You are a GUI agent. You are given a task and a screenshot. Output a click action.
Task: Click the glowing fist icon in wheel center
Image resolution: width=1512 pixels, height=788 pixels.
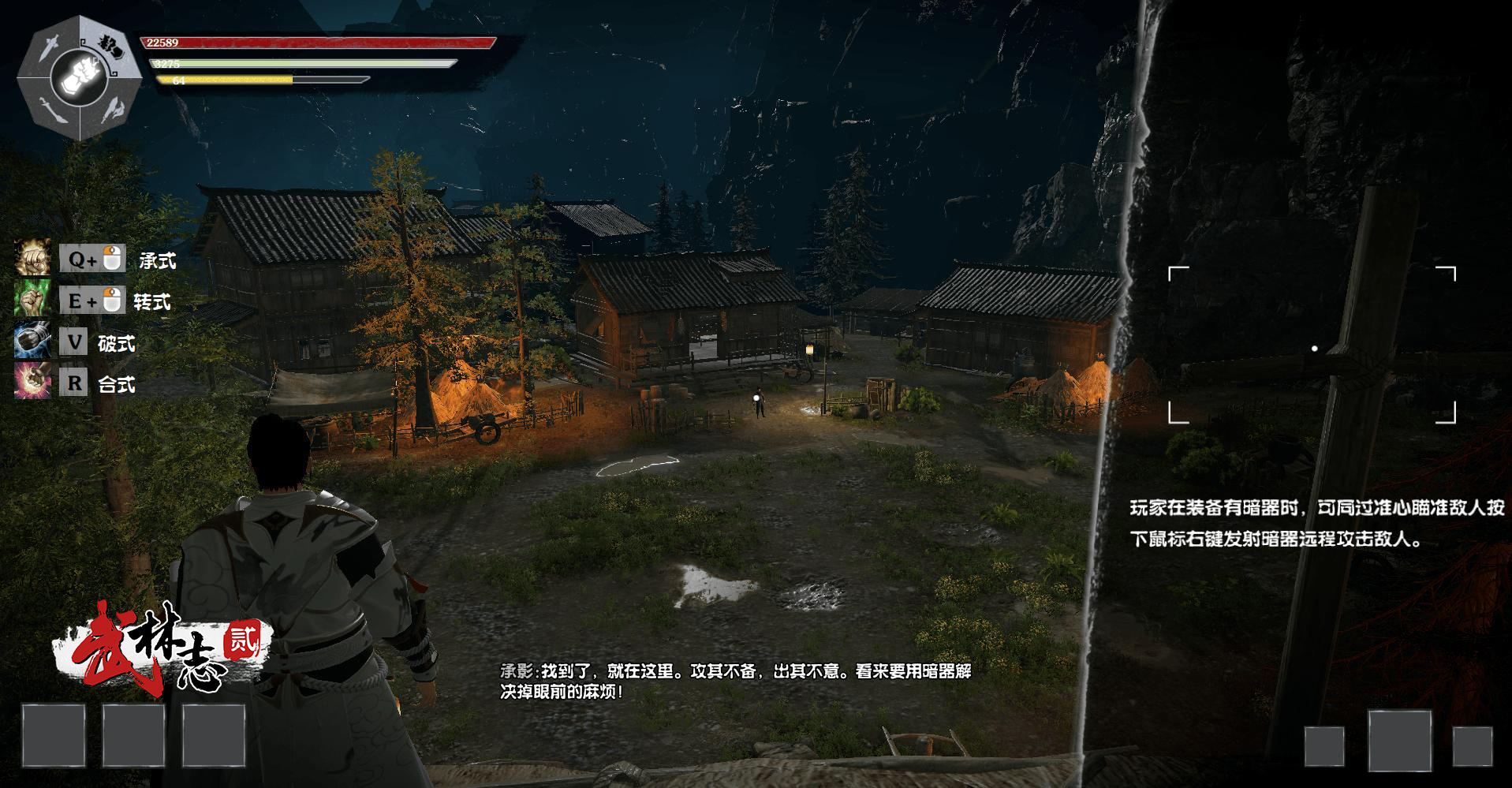click(x=80, y=77)
